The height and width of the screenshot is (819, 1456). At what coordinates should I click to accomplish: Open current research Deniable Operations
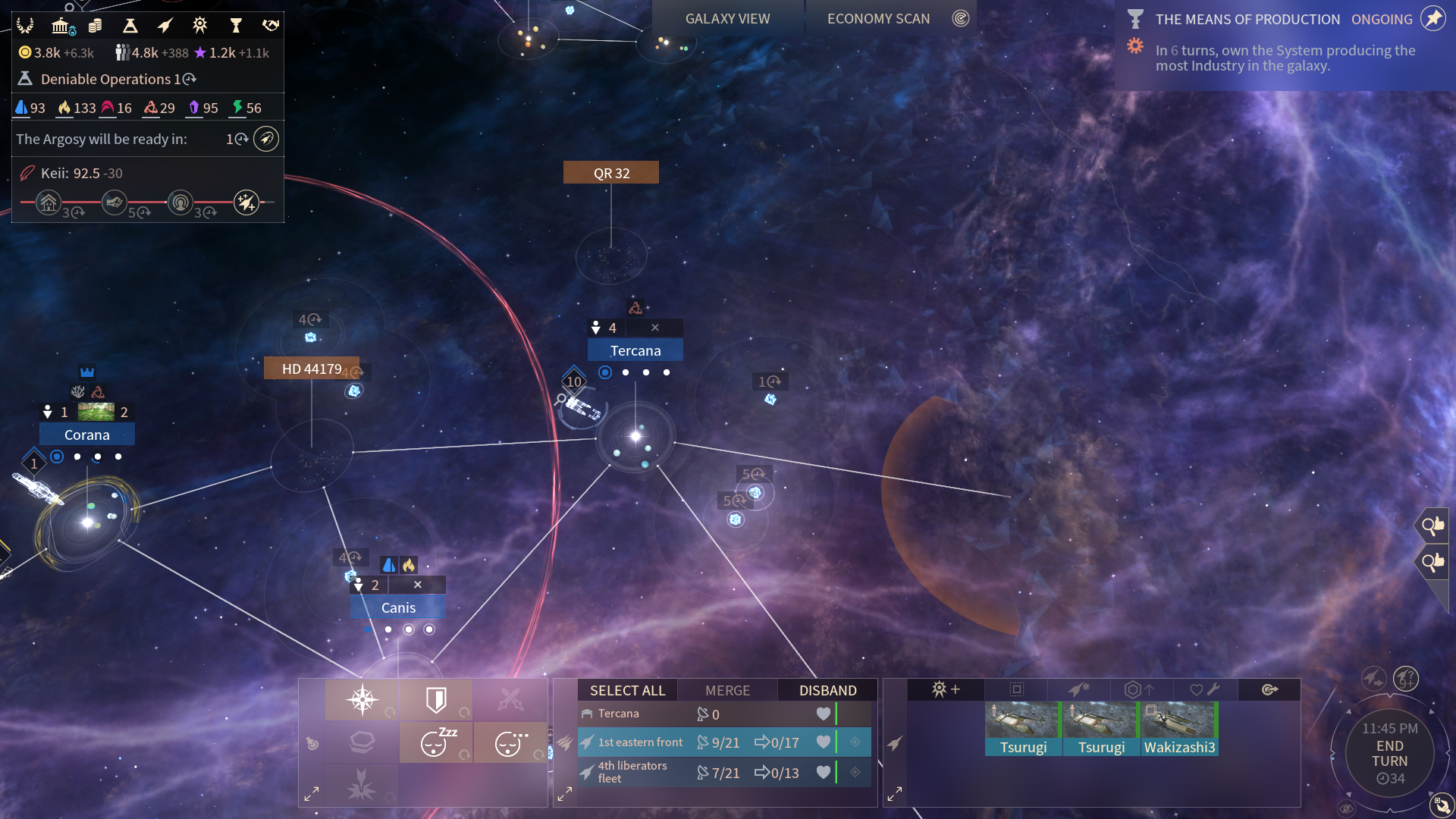click(x=106, y=79)
